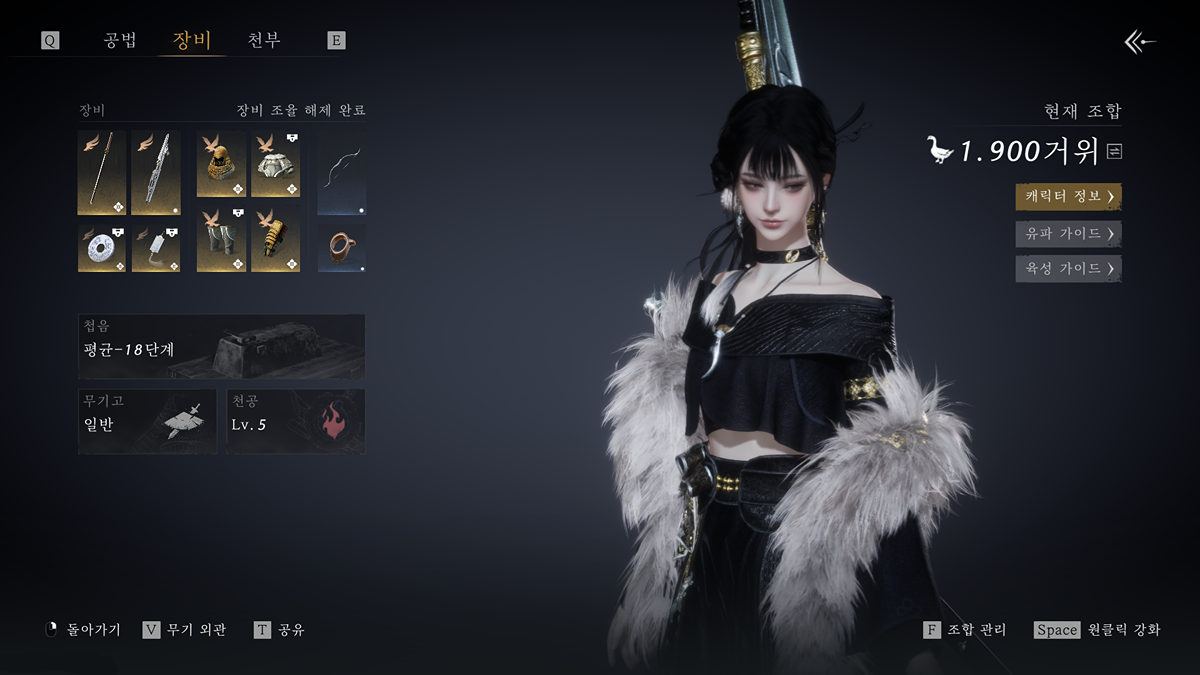Choose the golden fur hood slot
Image resolution: width=1200 pixels, height=675 pixels.
tap(221, 163)
